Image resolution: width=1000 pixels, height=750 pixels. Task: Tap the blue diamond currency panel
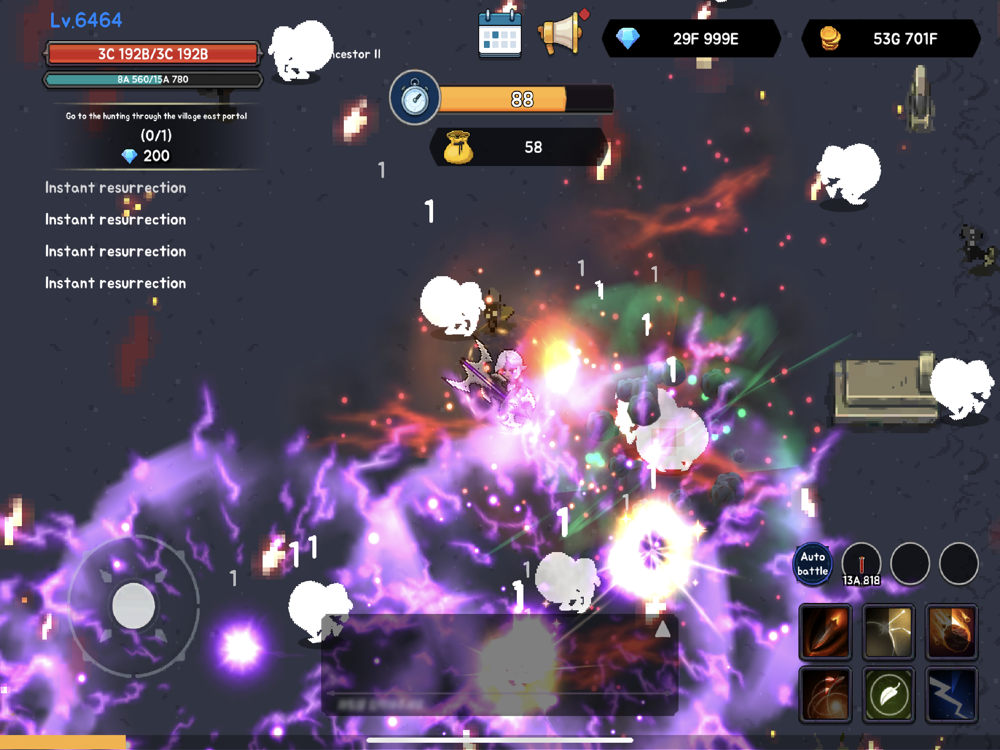(x=691, y=39)
